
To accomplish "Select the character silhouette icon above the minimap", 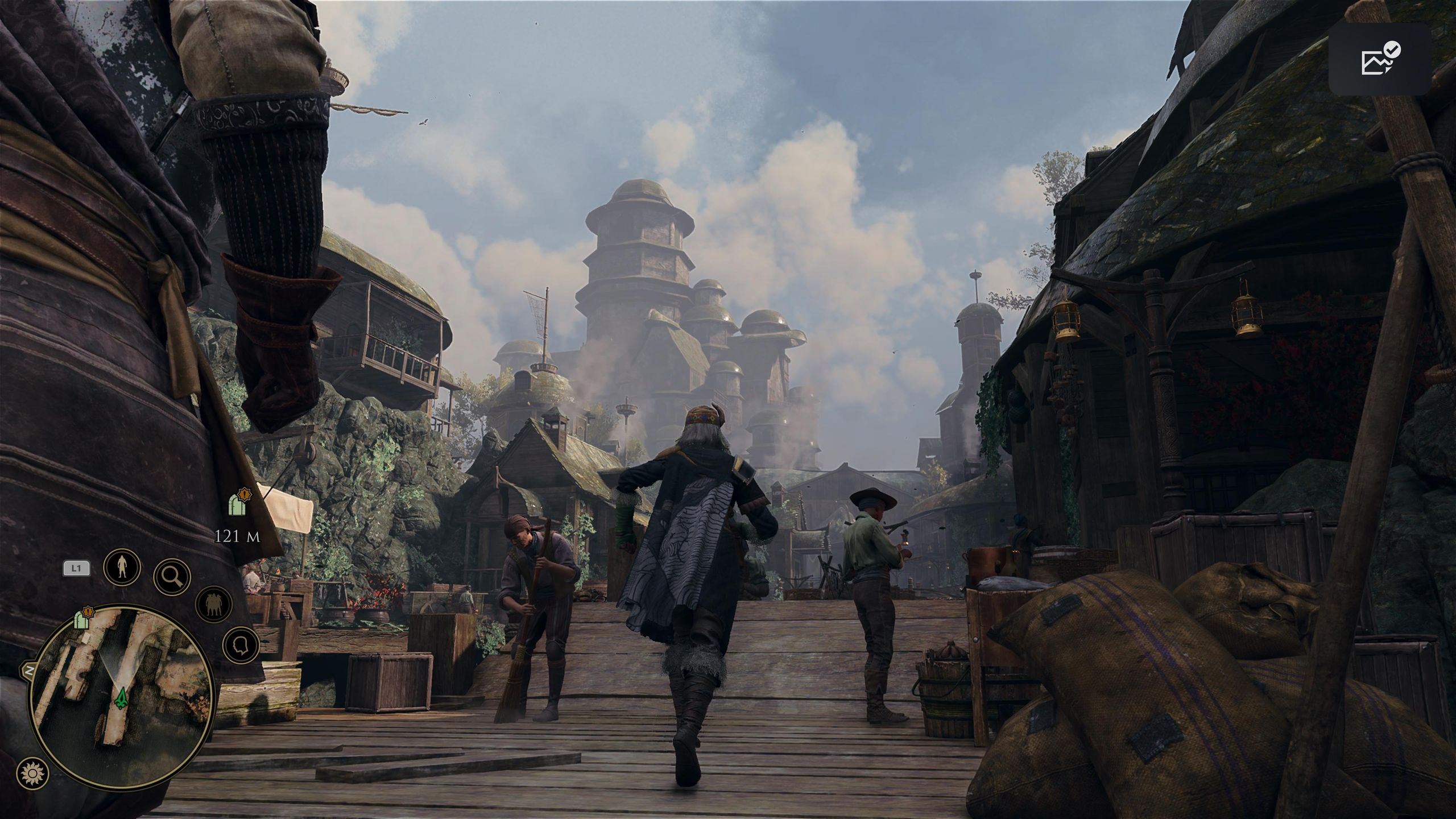I will point(121,566).
